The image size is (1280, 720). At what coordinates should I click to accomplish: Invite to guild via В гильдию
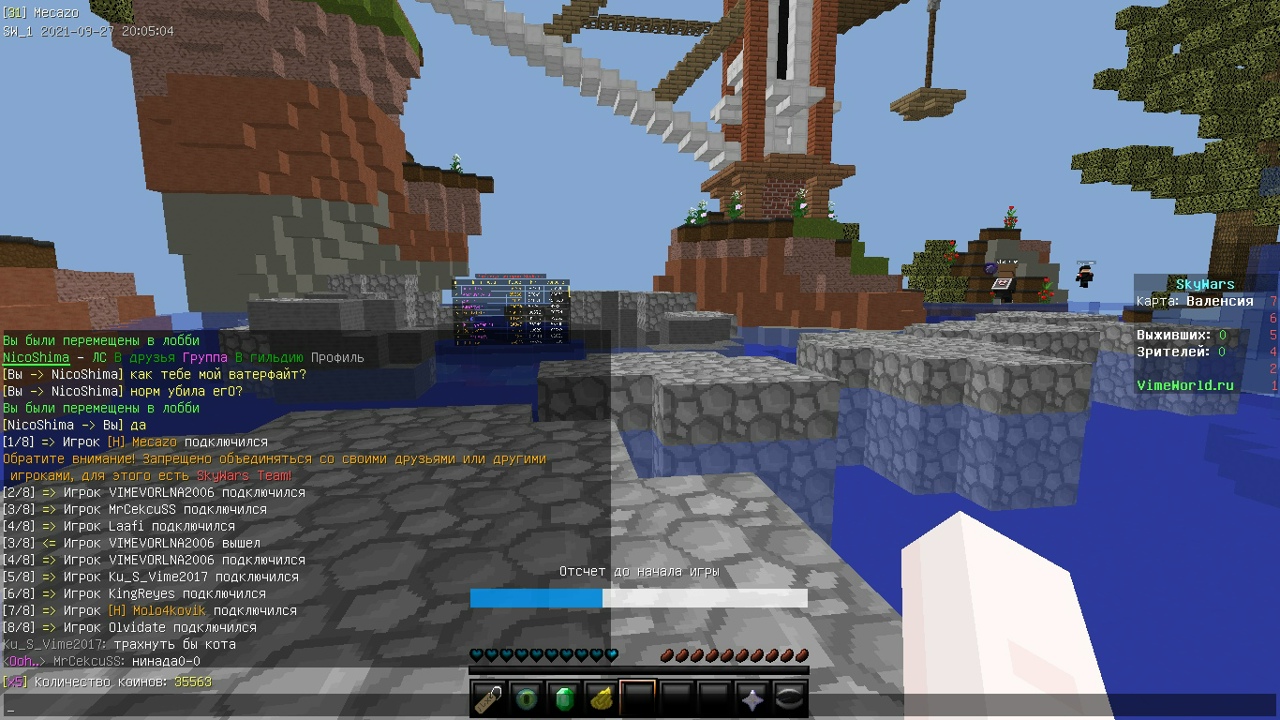click(269, 358)
